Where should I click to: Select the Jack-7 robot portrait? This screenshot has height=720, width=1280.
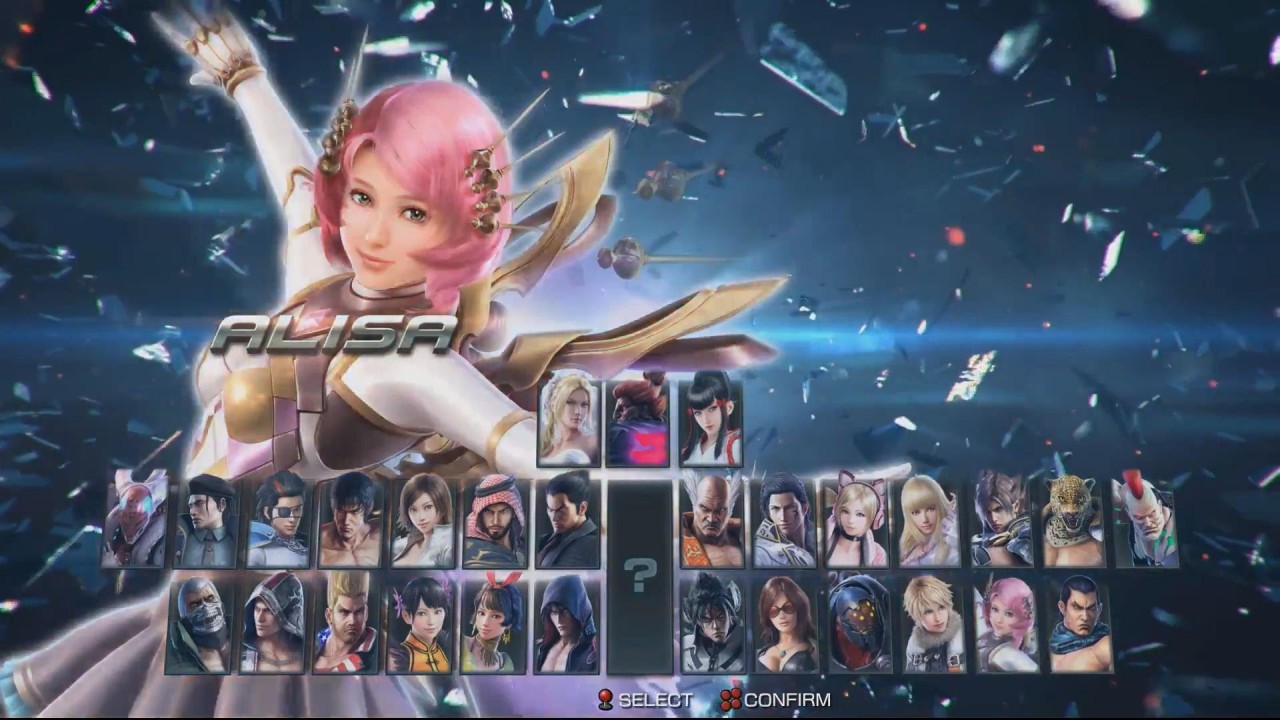[x=859, y=623]
